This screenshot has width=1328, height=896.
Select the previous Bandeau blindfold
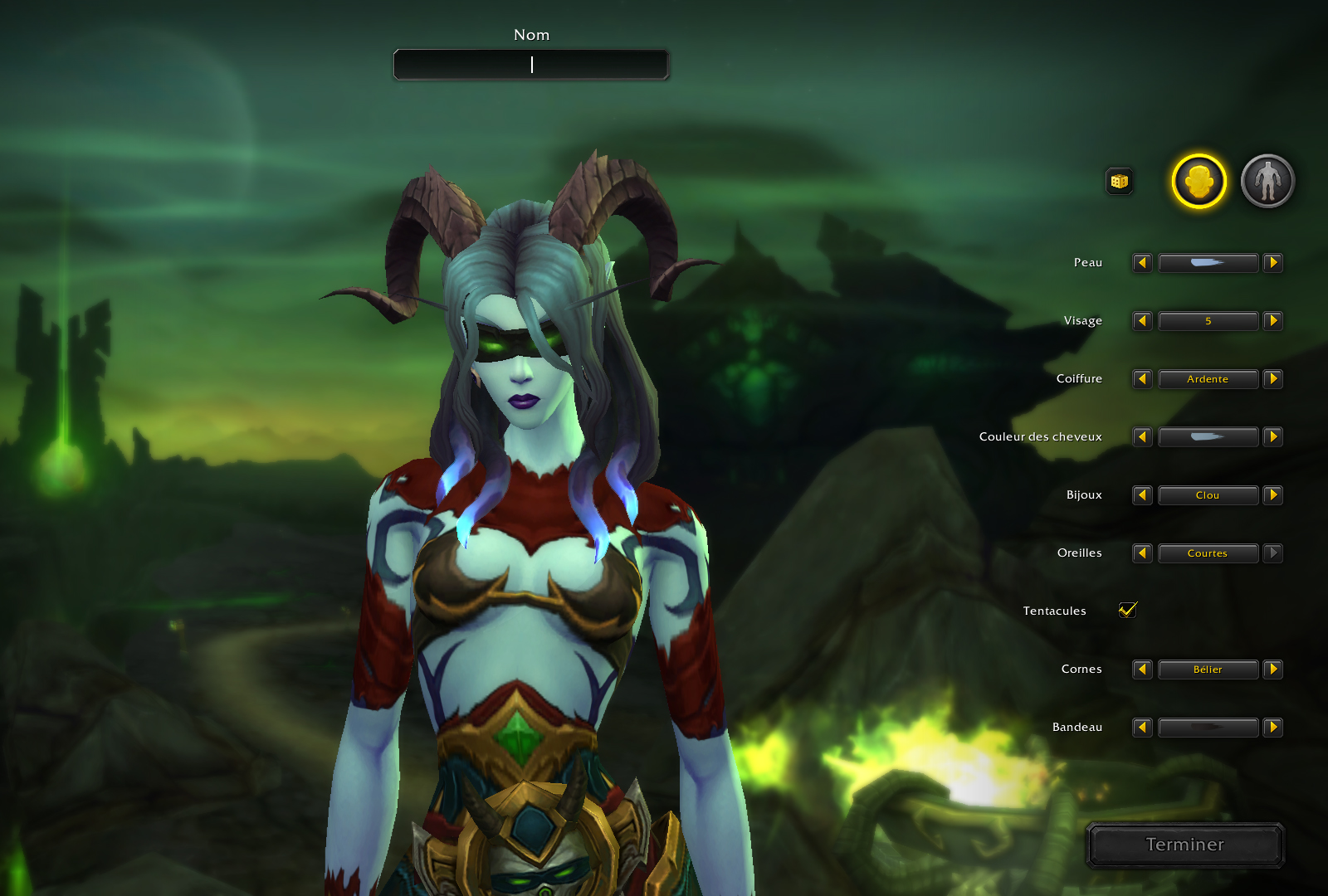click(x=1142, y=728)
